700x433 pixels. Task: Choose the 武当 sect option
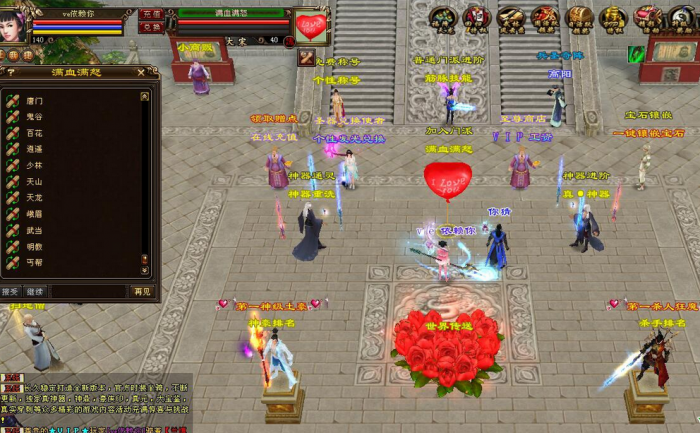pos(35,230)
